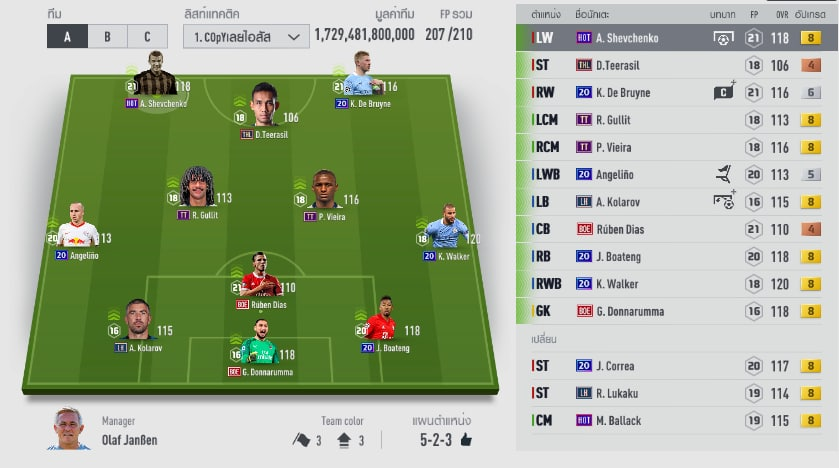
Task: Click the 5-2-3 formation thumbs-up icon
Action: coord(466,439)
